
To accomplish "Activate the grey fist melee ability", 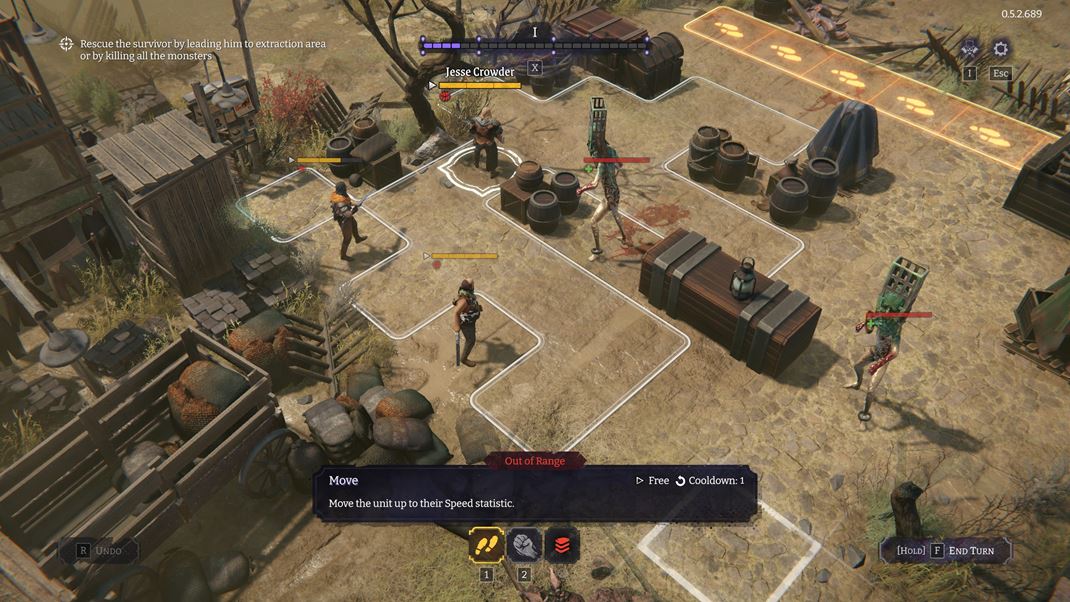I will point(525,545).
